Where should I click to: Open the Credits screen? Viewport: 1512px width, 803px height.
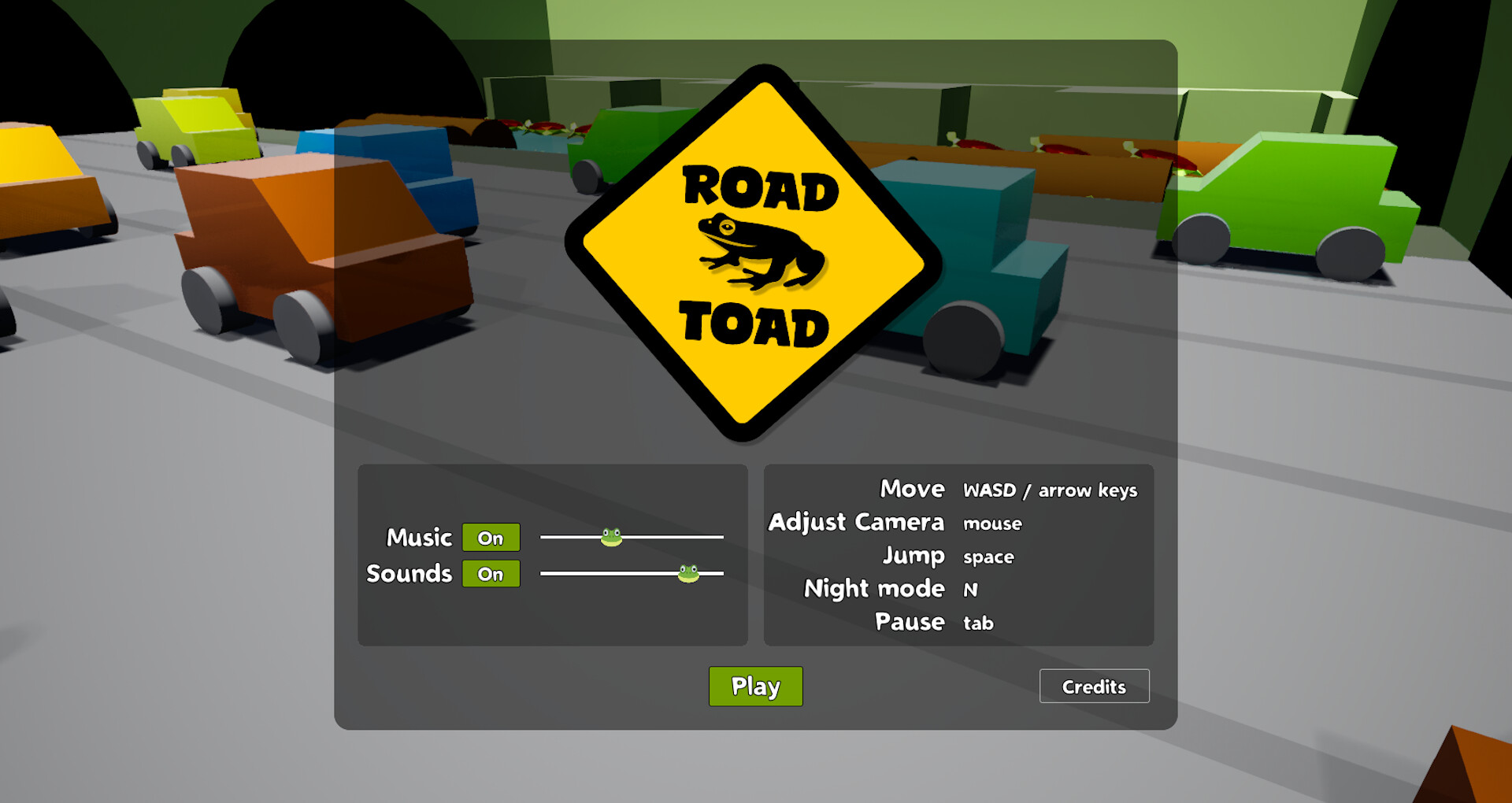[x=1094, y=686]
